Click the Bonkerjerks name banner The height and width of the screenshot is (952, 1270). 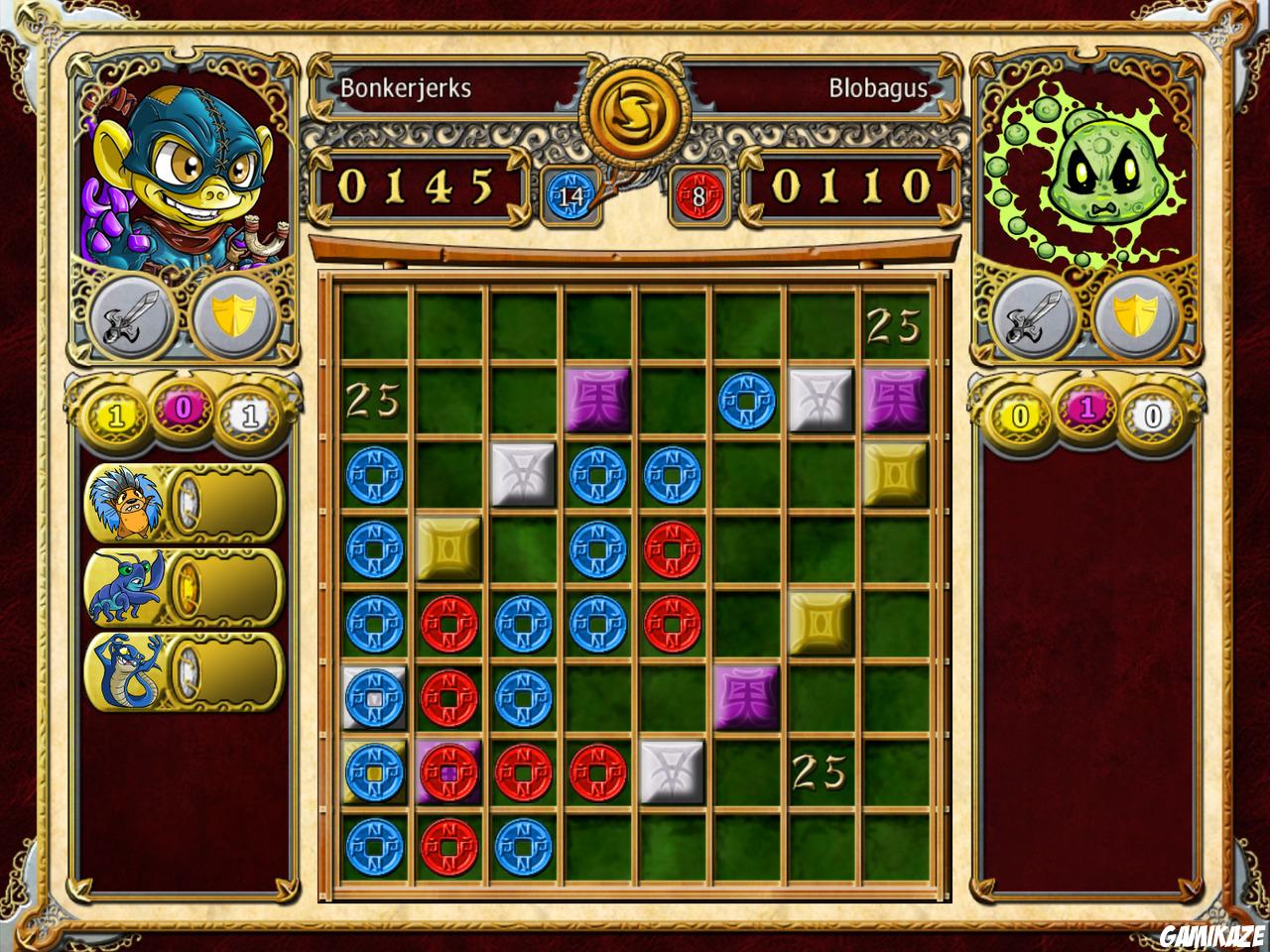(x=405, y=87)
